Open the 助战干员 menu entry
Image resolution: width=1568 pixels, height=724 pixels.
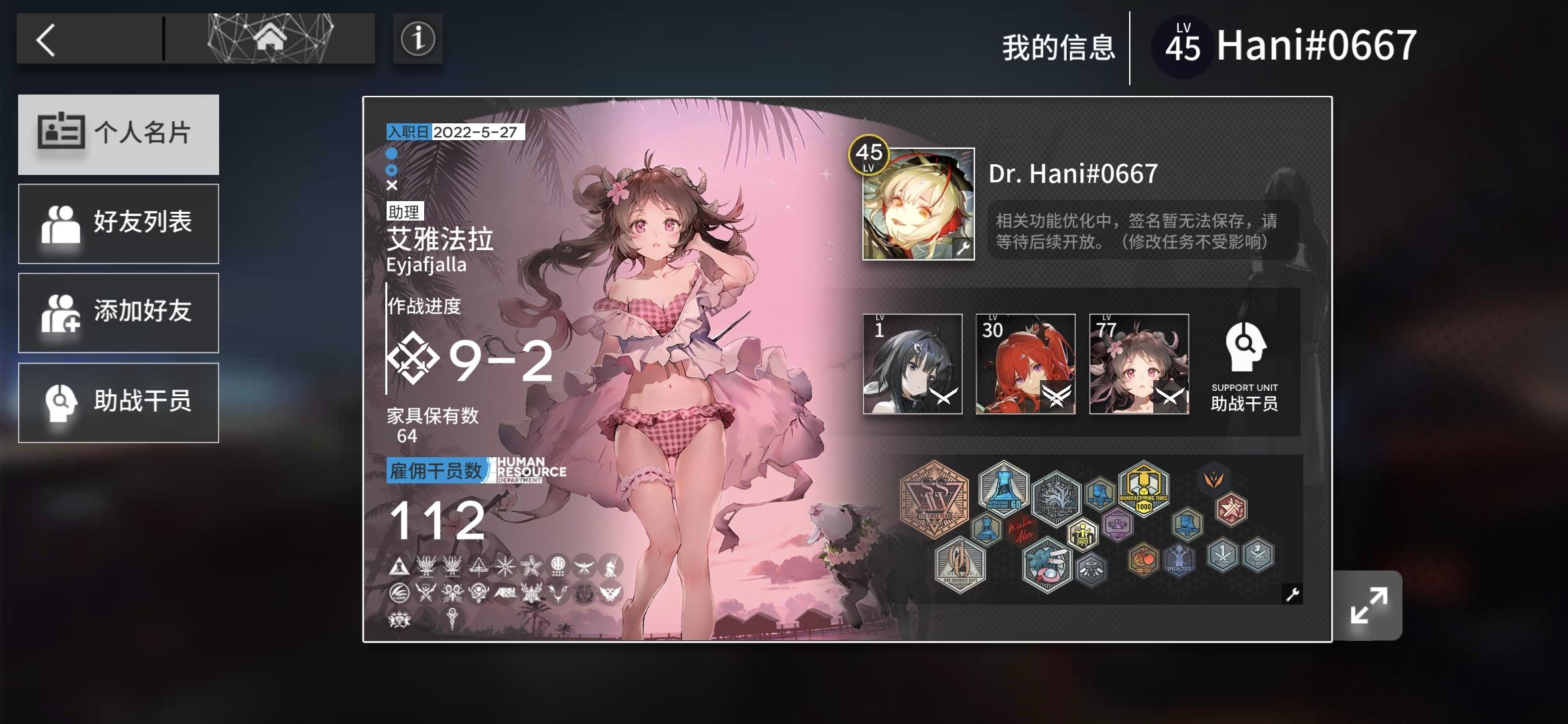coord(119,402)
